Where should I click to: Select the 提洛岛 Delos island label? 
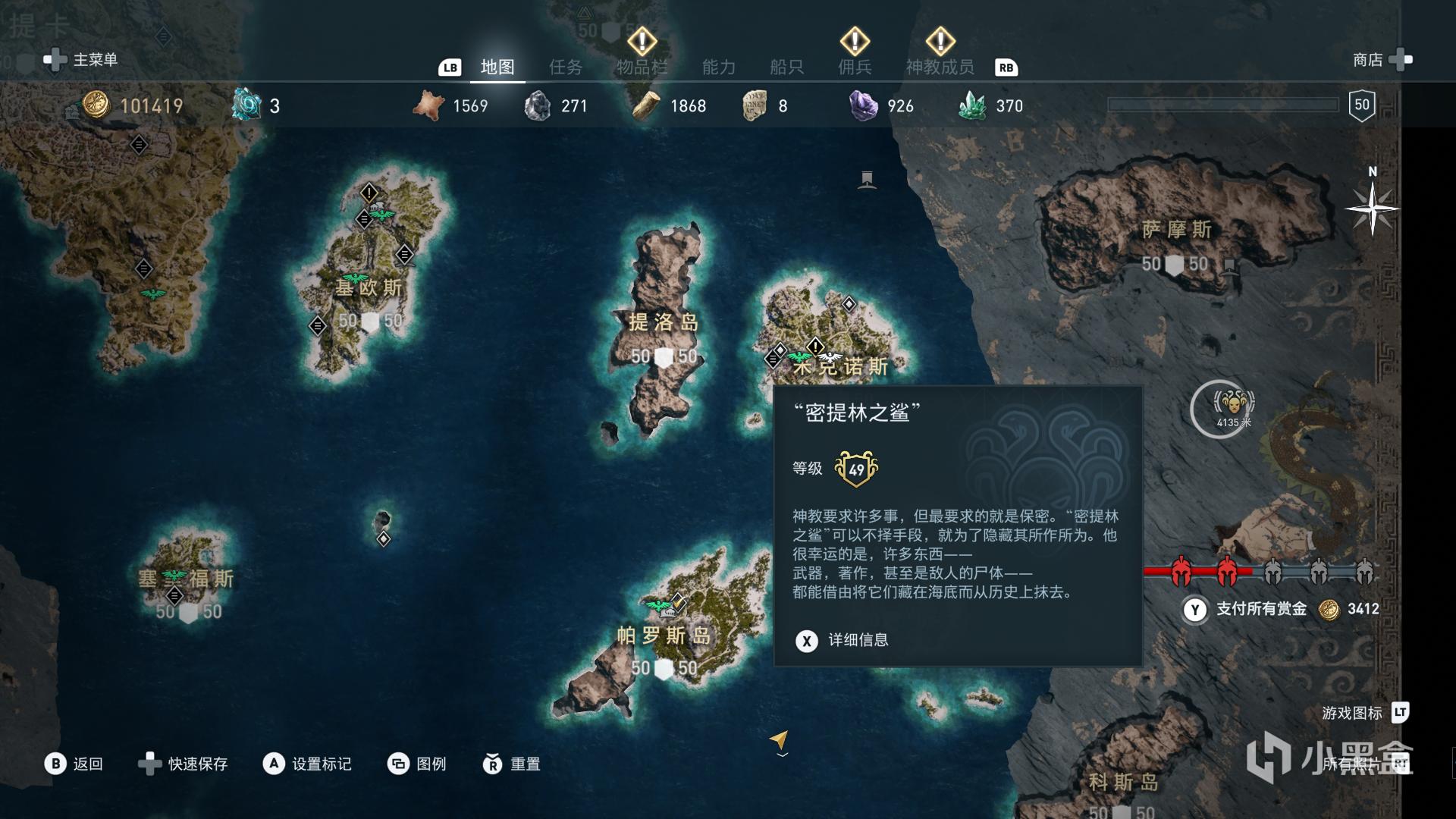[664, 322]
